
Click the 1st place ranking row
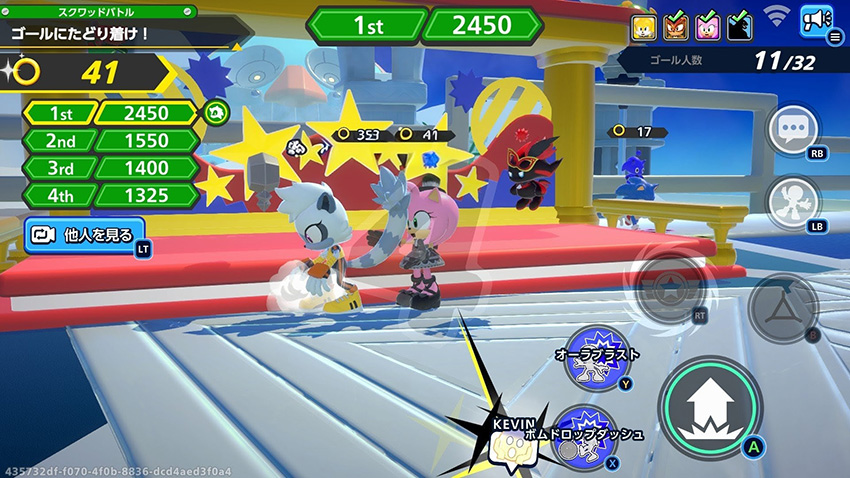[x=110, y=113]
